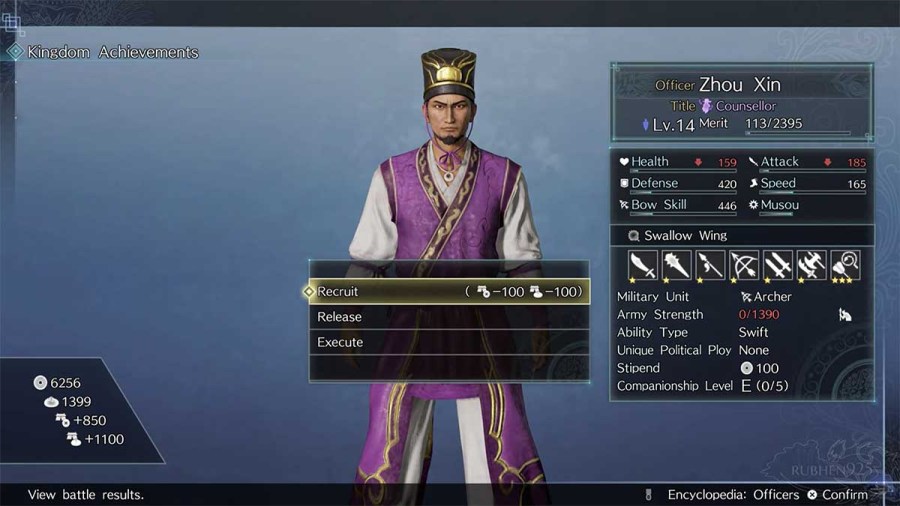Screen dimensions: 900x506
Task: Select the bow and arrow weapon icon
Action: click(x=744, y=265)
